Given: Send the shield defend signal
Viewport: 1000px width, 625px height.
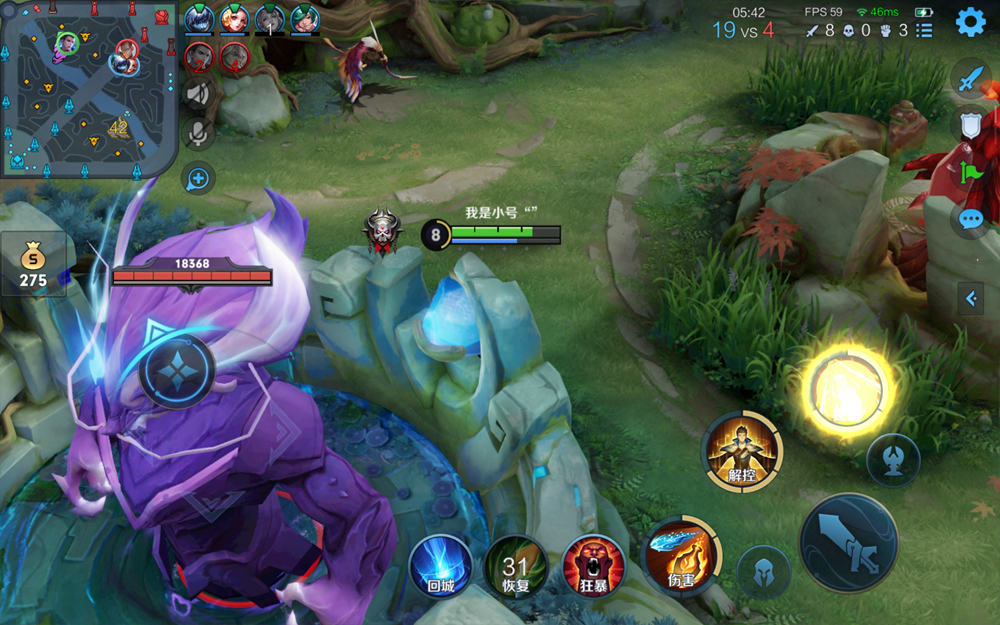Looking at the screenshot, I should click(970, 125).
